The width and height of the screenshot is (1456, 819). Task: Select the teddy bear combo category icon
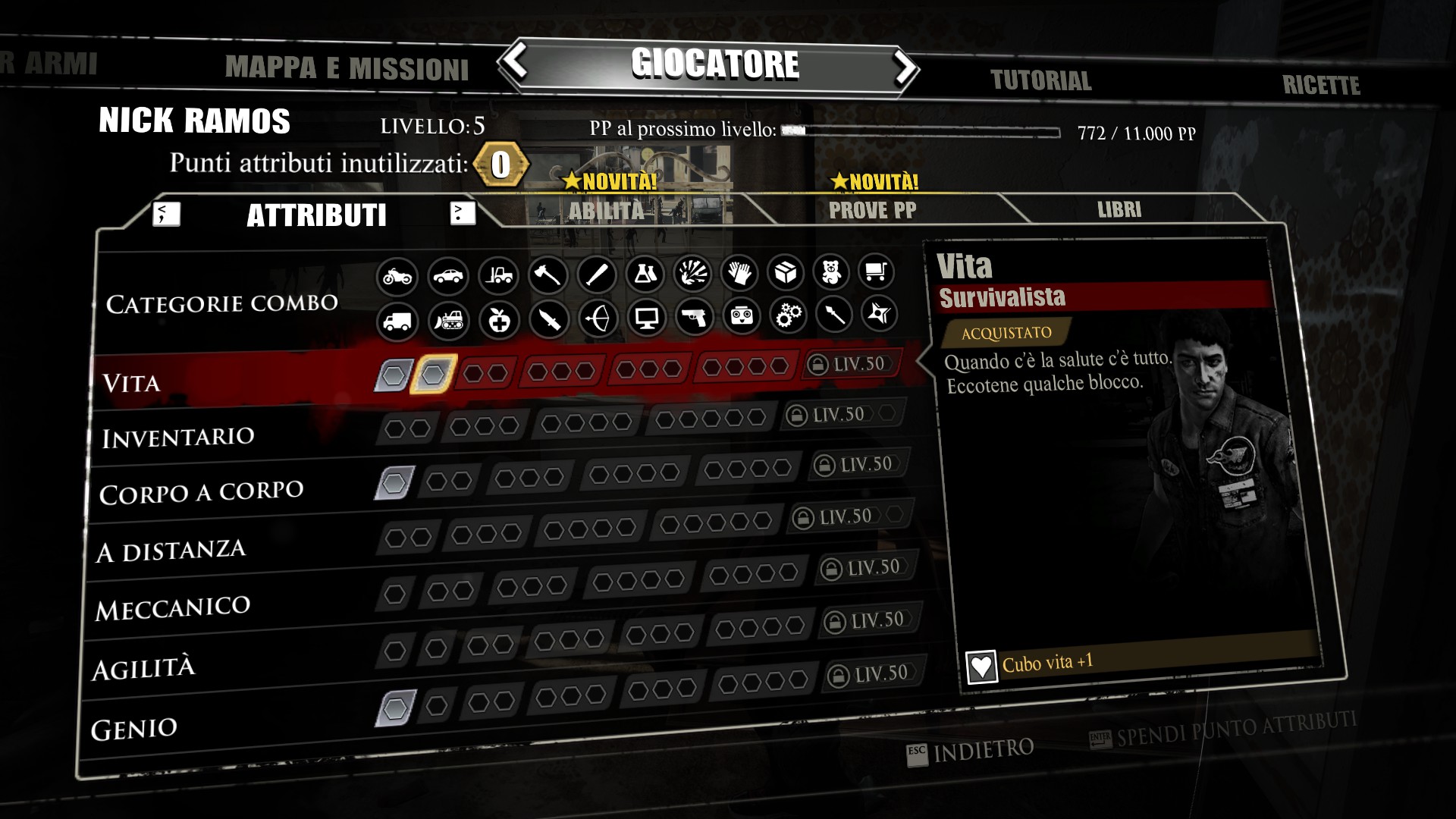point(831,271)
